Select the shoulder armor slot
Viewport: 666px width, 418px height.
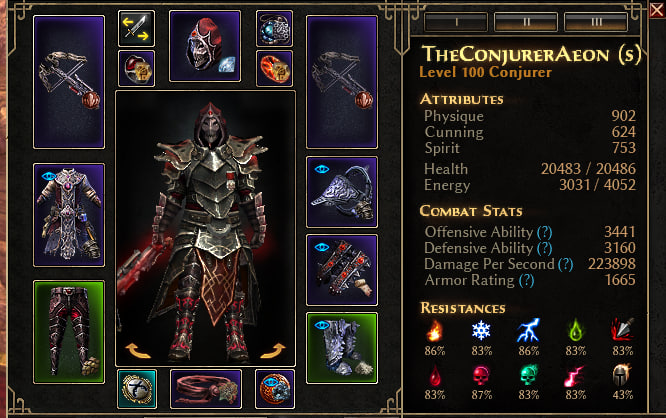point(341,192)
